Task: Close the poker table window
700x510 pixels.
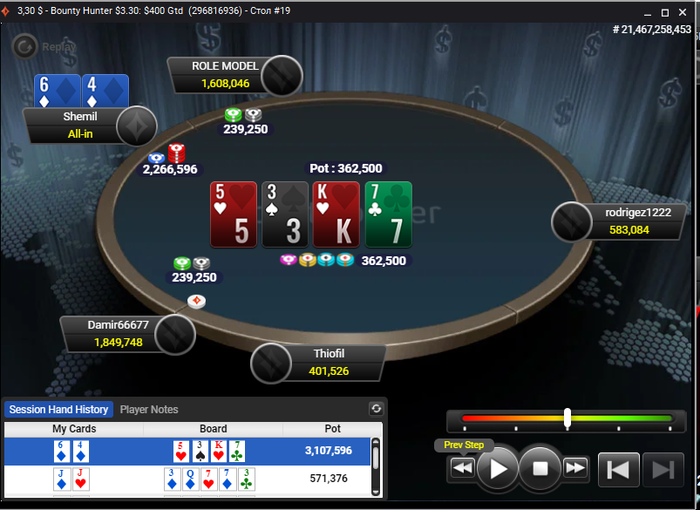Action: point(686,11)
